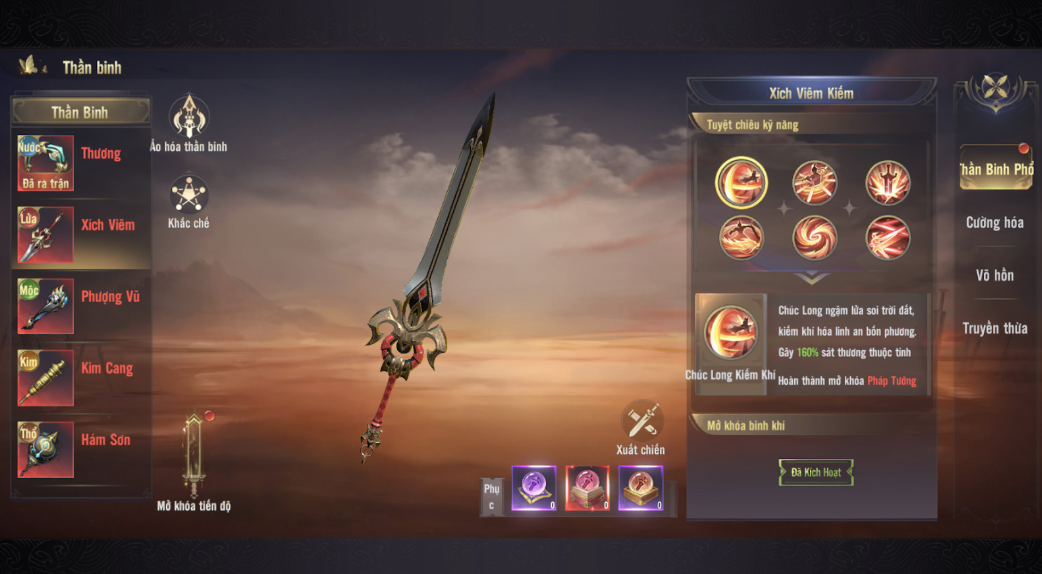1042x574 pixels.
Task: Open Ảo hóa thần binh
Action: 188,120
